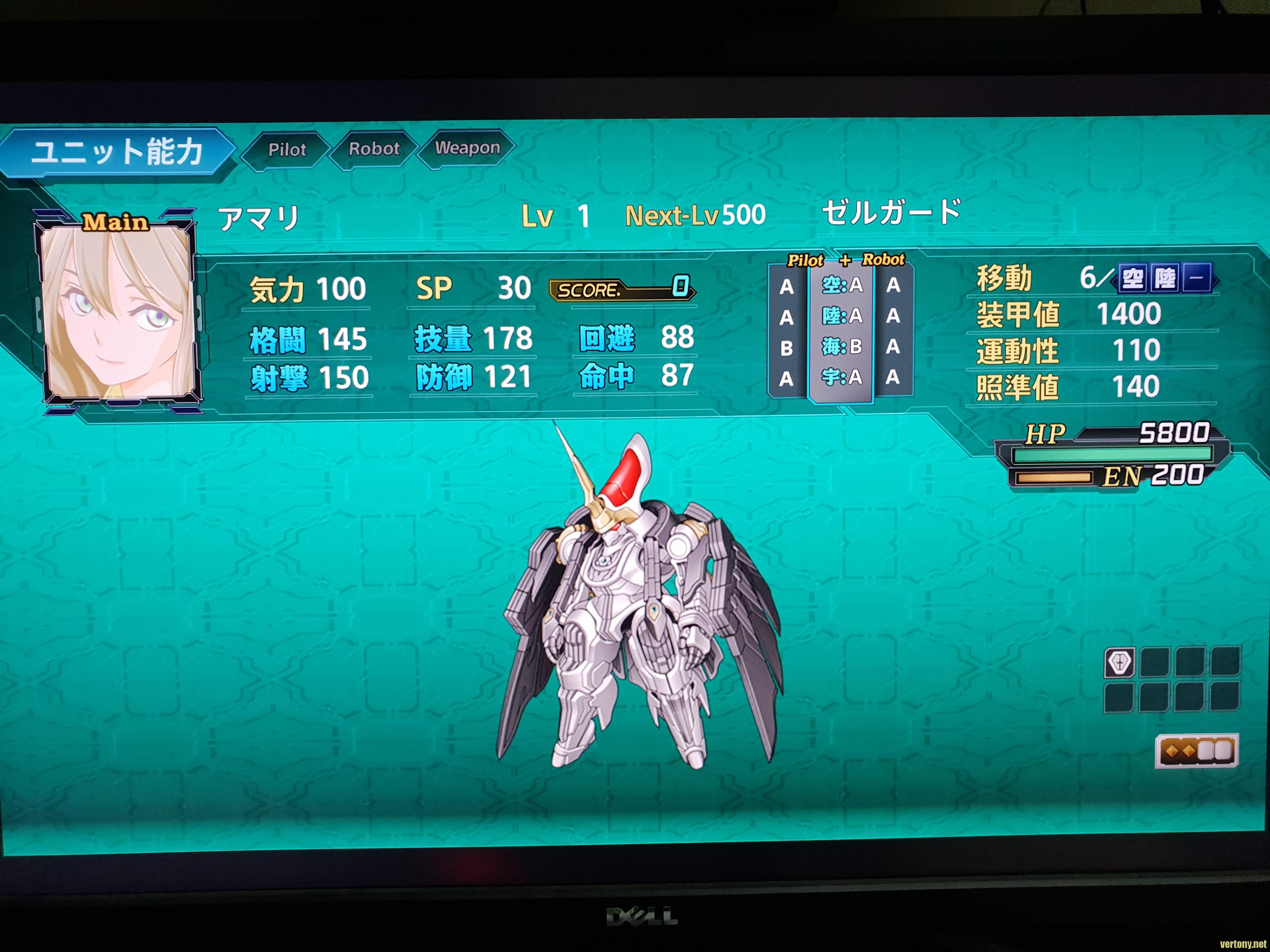Switch to the Pilot tab

coord(287,150)
